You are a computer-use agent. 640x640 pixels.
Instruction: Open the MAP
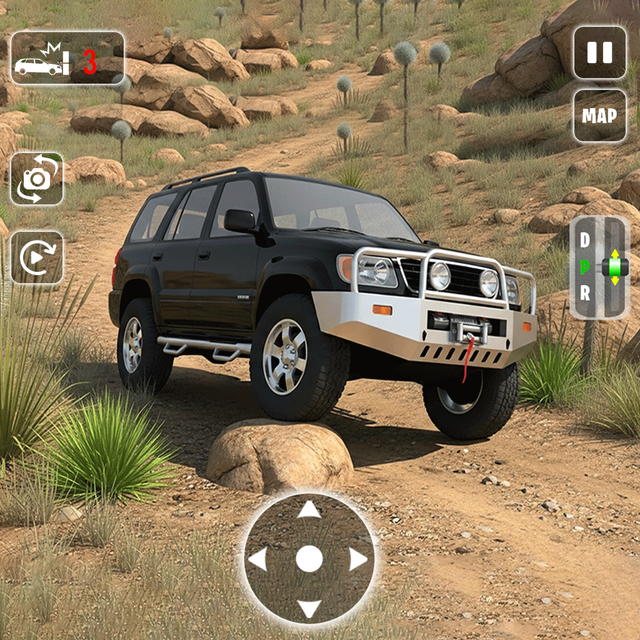click(599, 116)
